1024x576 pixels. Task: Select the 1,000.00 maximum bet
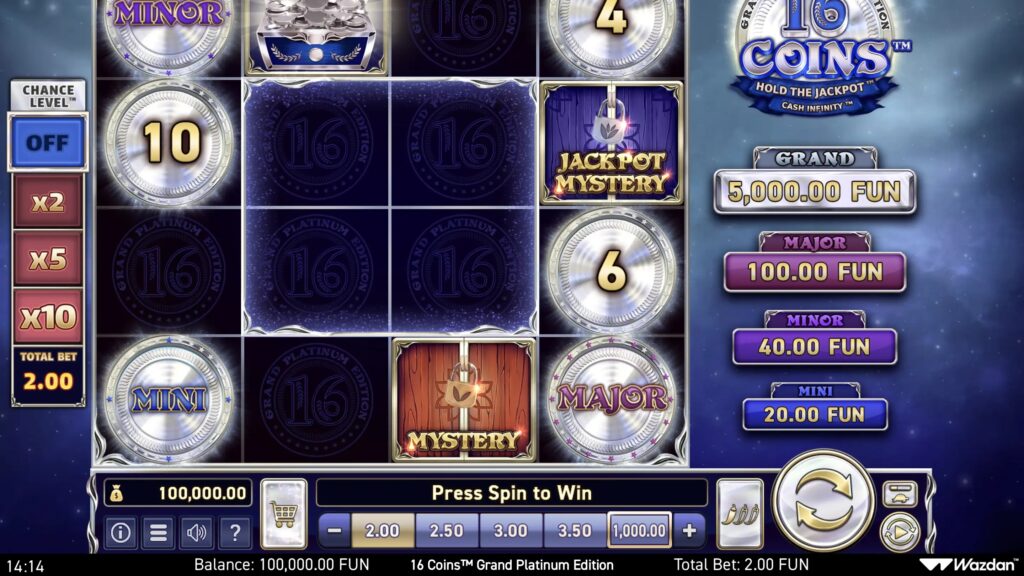coord(640,531)
